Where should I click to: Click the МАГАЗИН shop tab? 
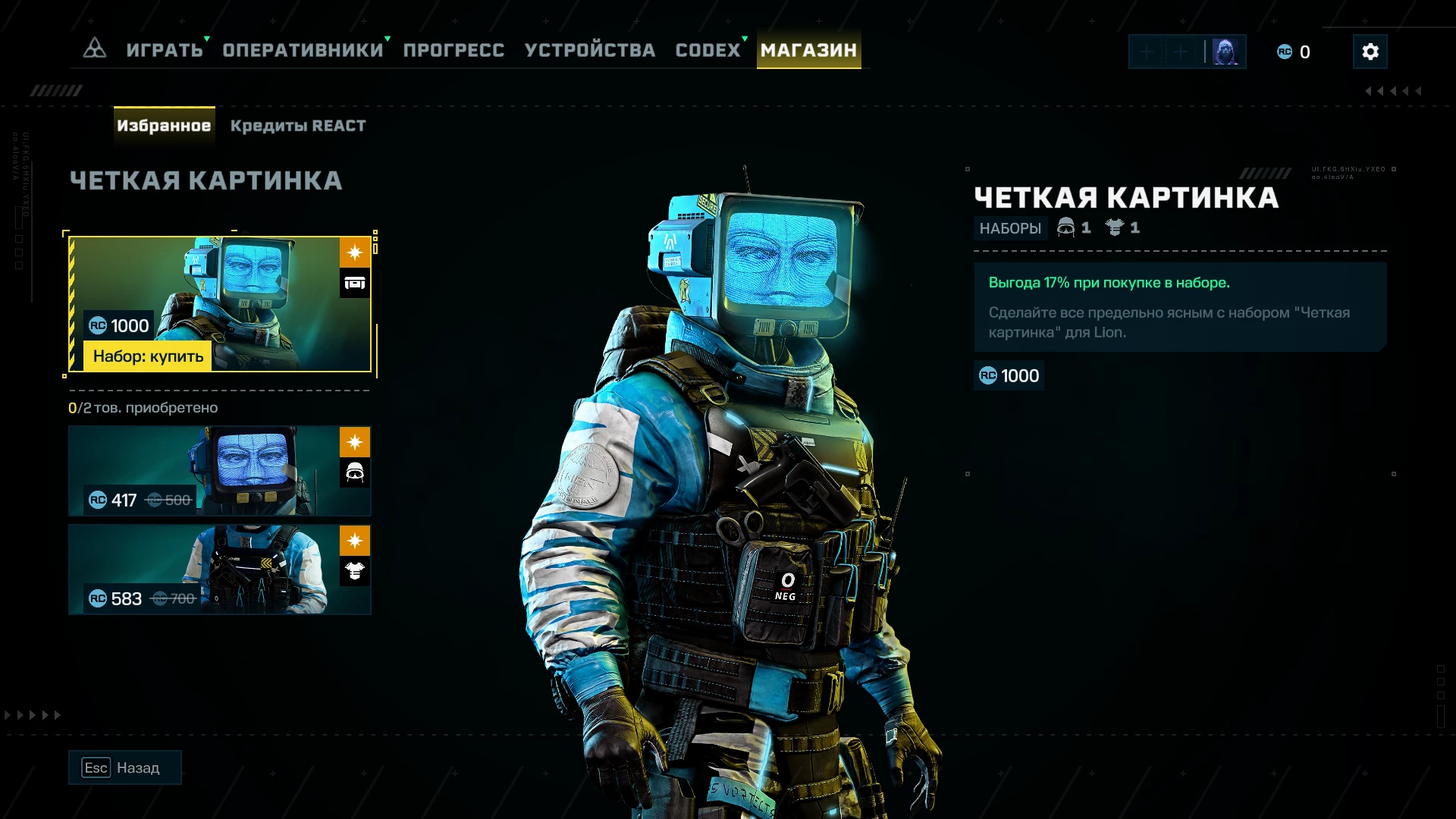point(808,50)
